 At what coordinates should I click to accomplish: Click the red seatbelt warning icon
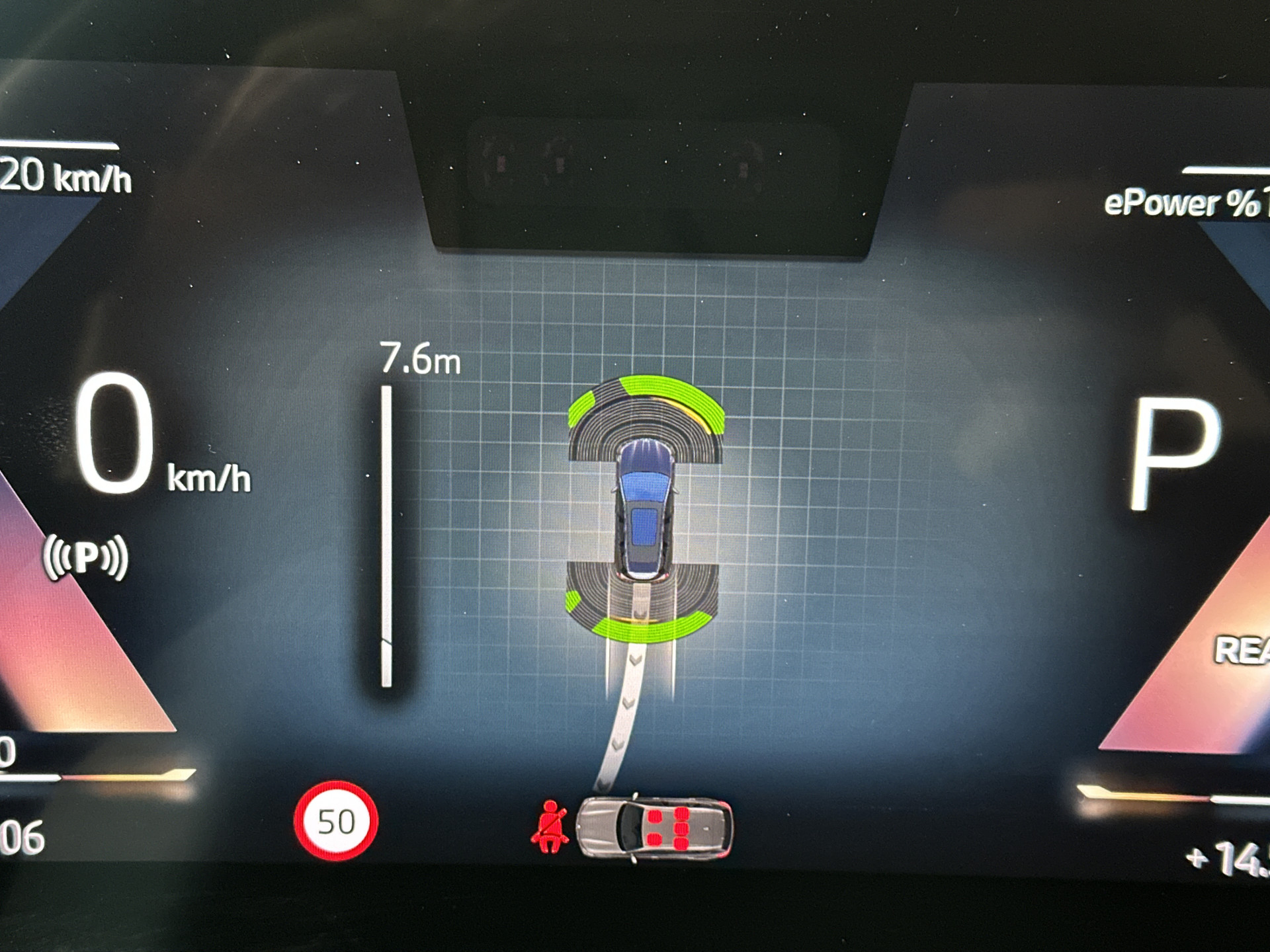click(550, 827)
